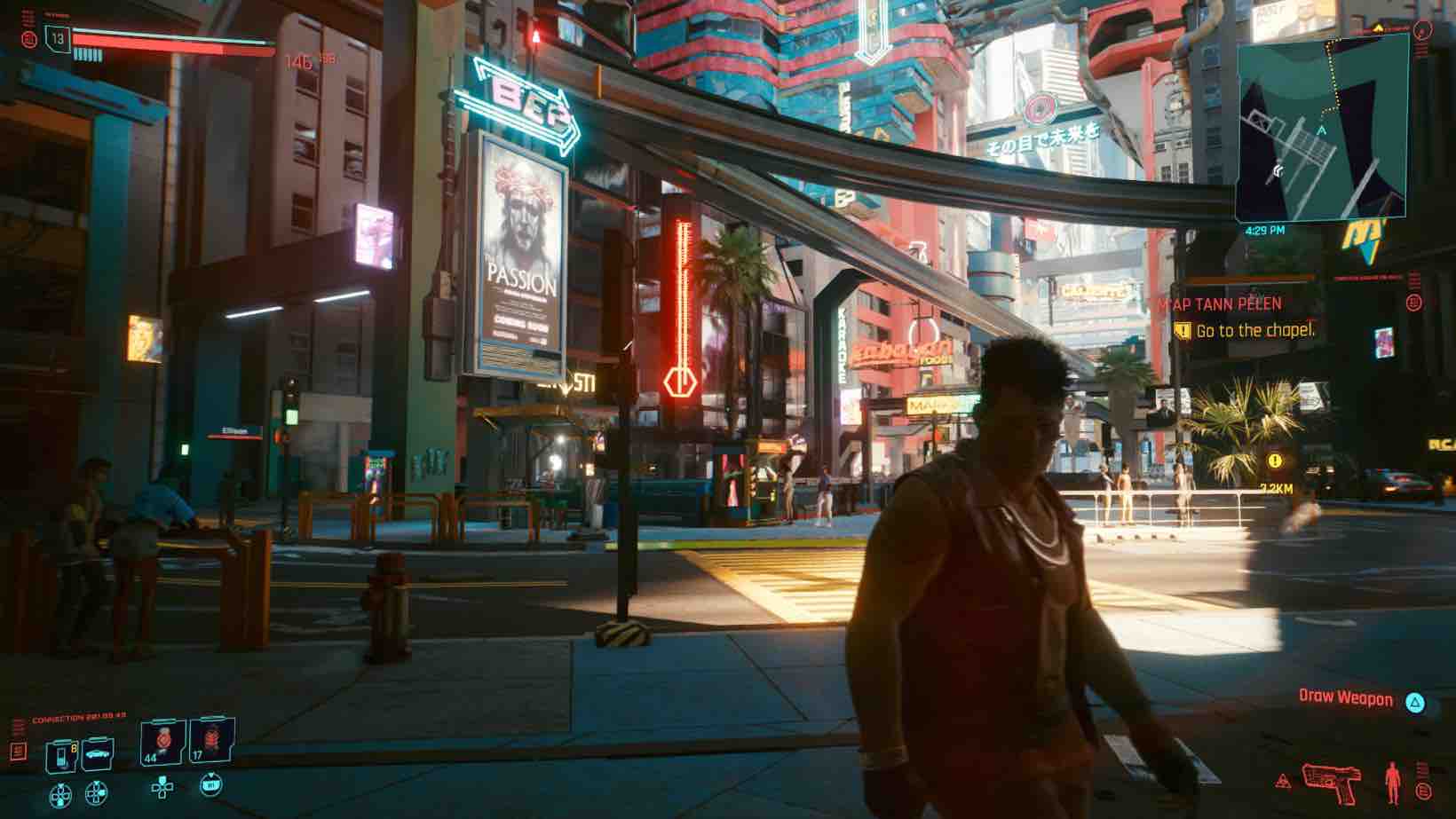Click the red body status silhouette icon

pos(1392,783)
